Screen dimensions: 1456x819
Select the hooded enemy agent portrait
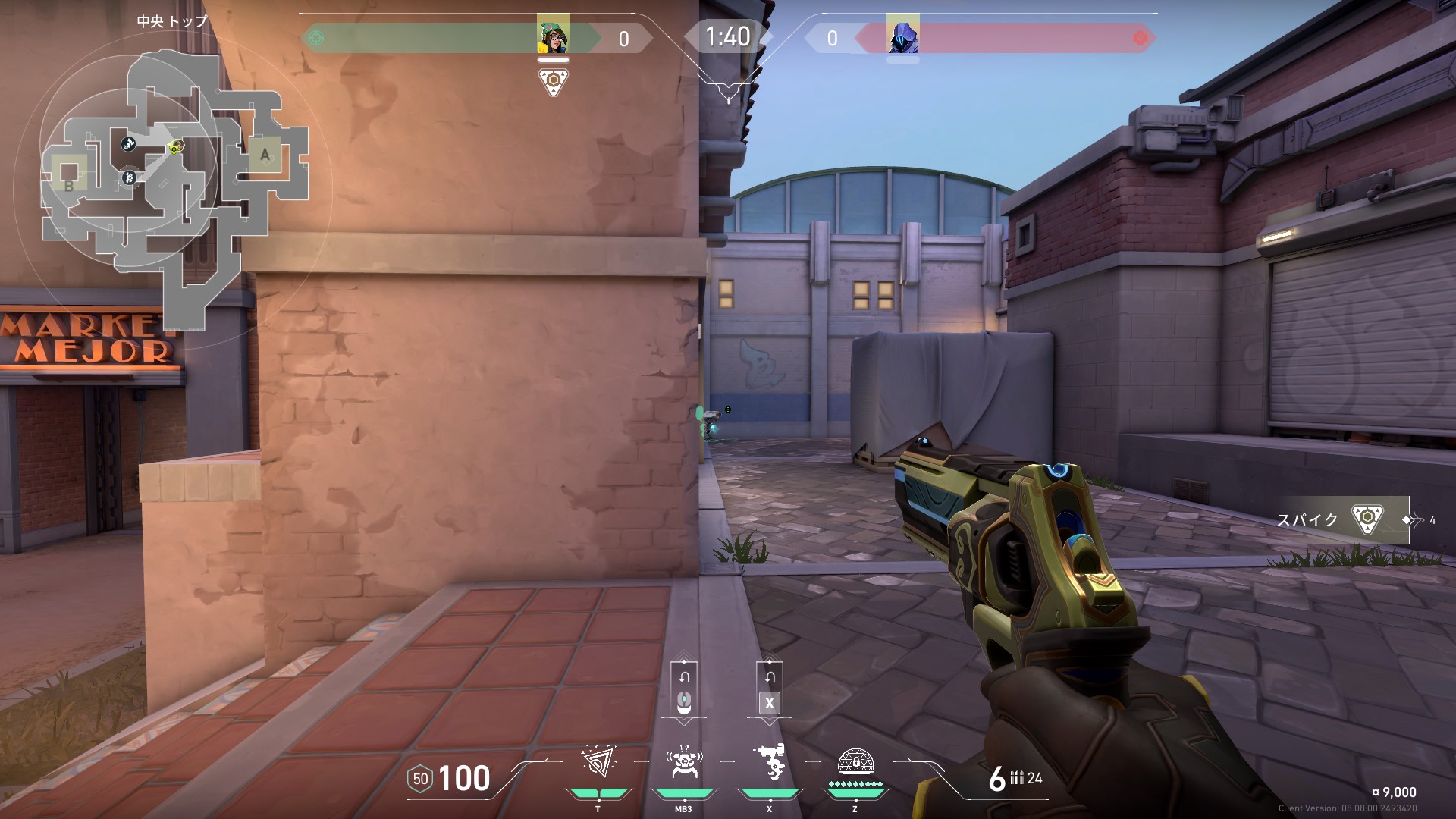902,35
